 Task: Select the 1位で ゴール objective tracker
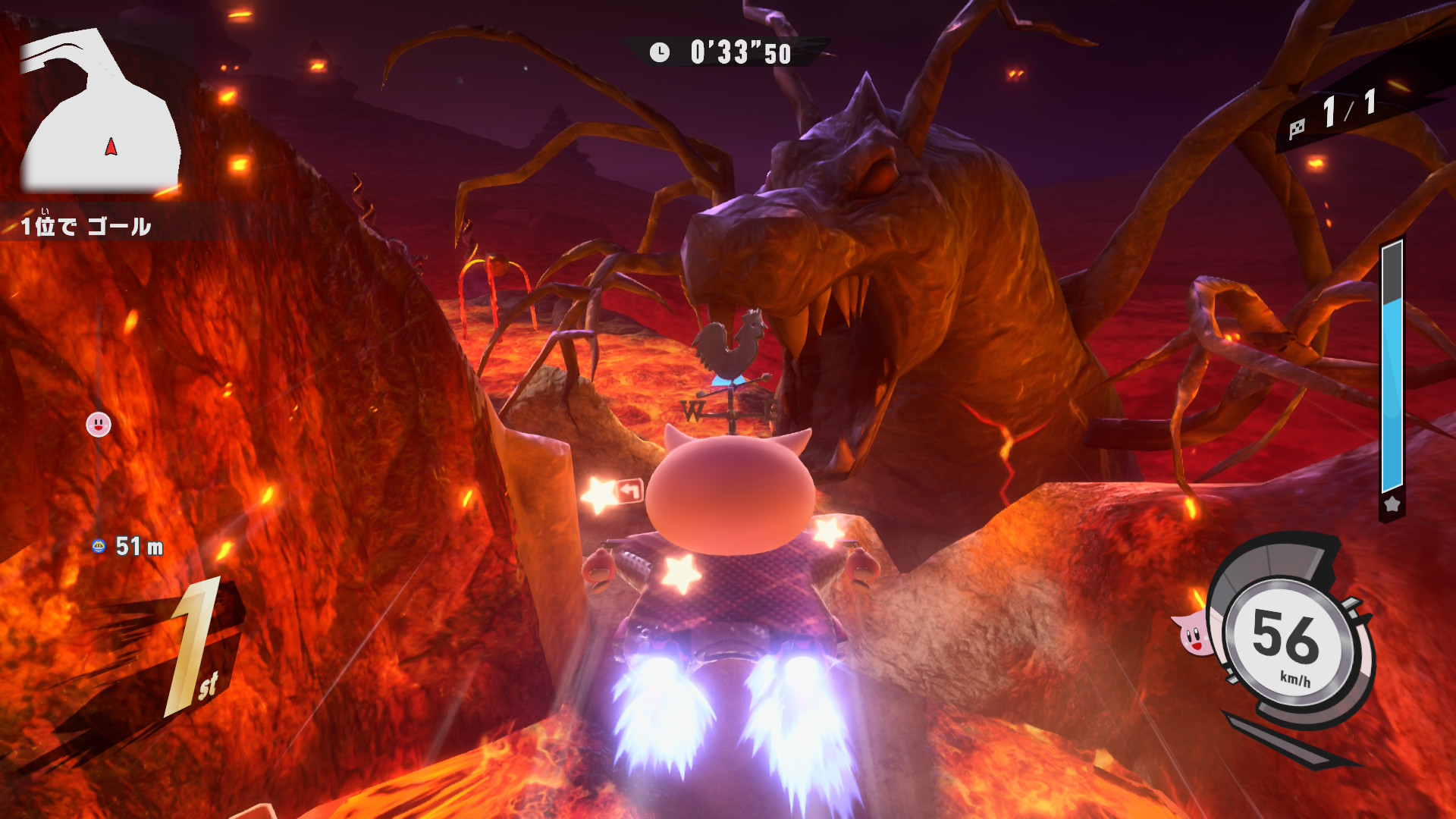86,225
